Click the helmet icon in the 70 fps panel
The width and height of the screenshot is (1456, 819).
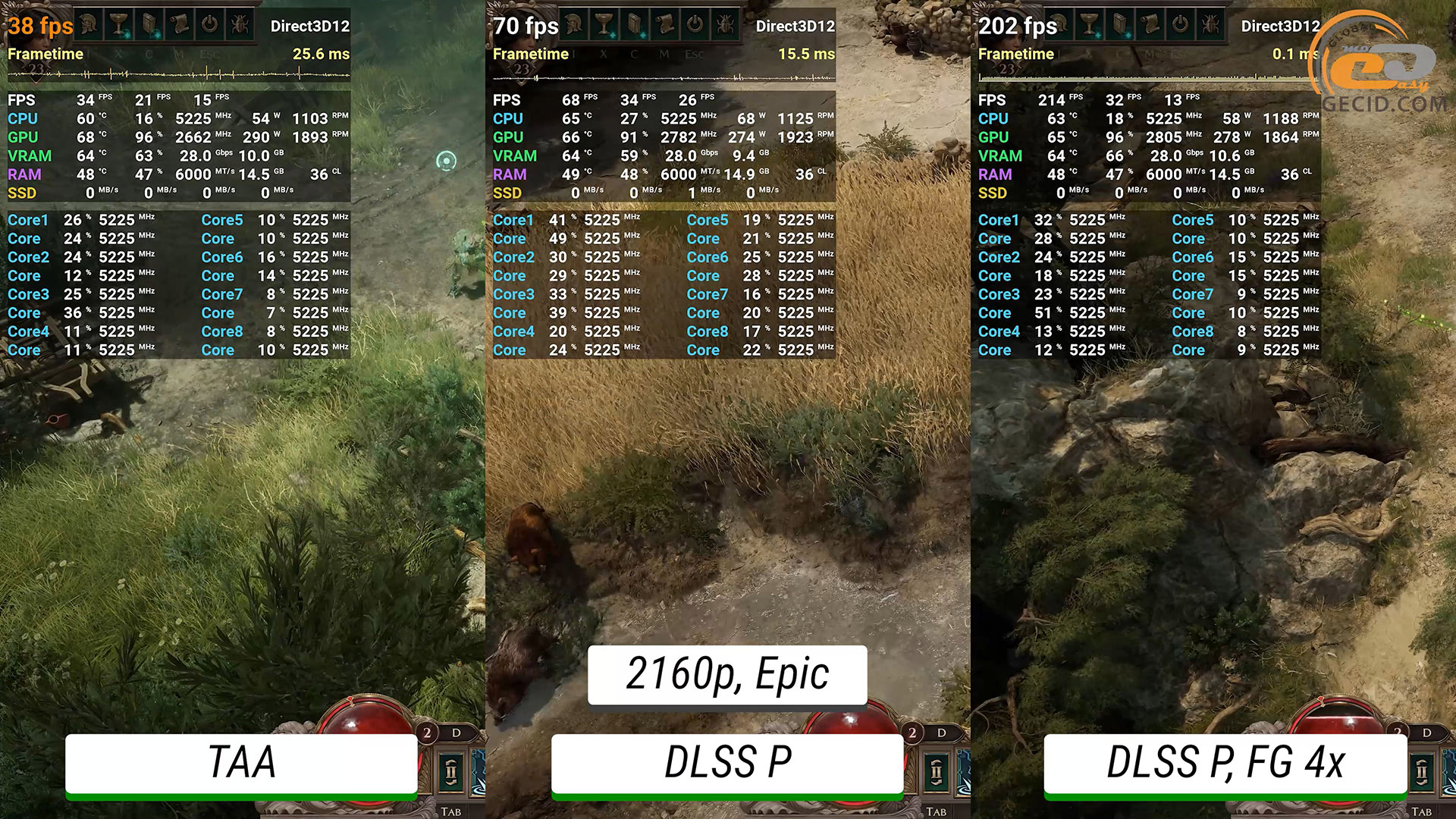pyautogui.click(x=574, y=25)
